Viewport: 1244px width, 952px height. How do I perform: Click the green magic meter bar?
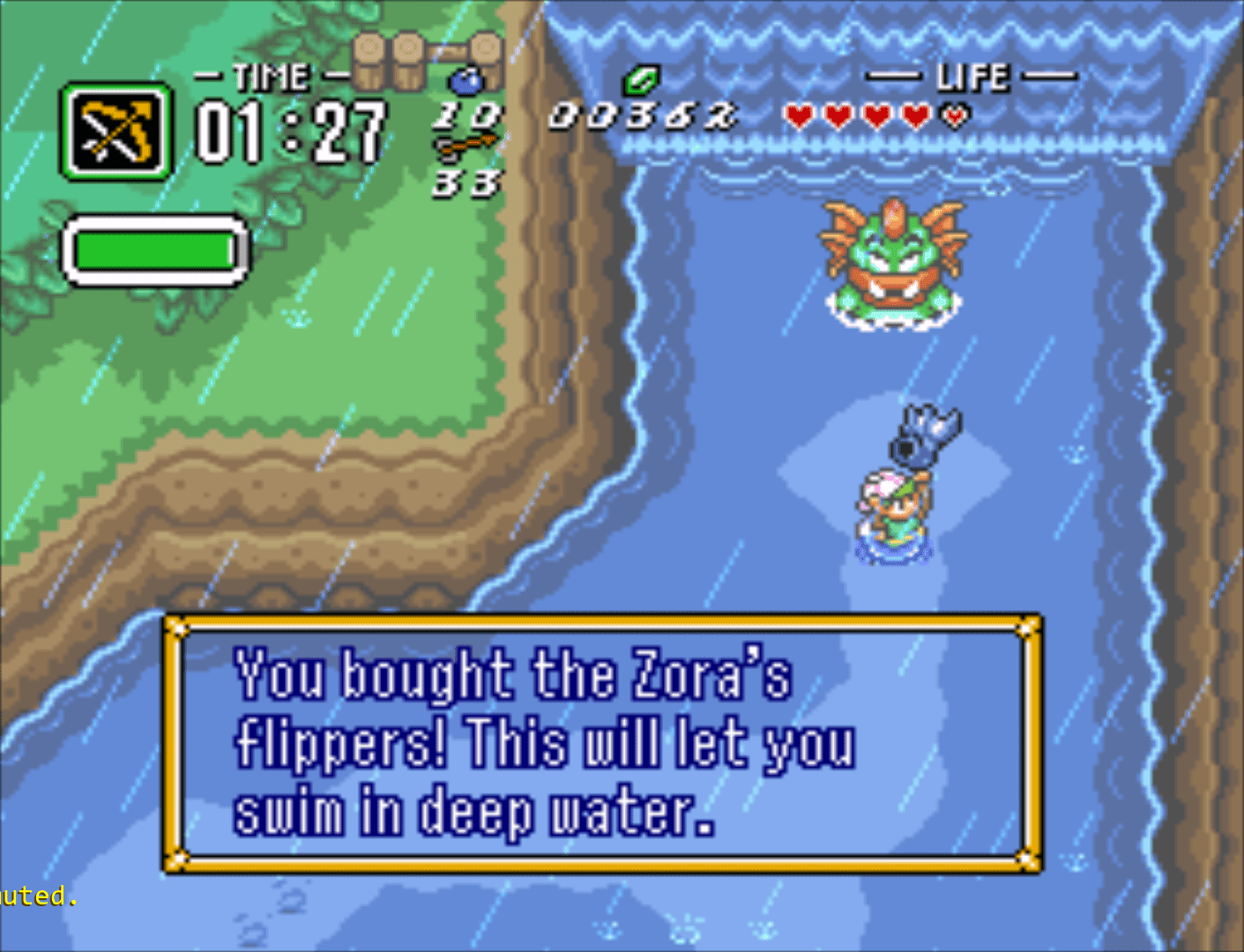pos(154,251)
